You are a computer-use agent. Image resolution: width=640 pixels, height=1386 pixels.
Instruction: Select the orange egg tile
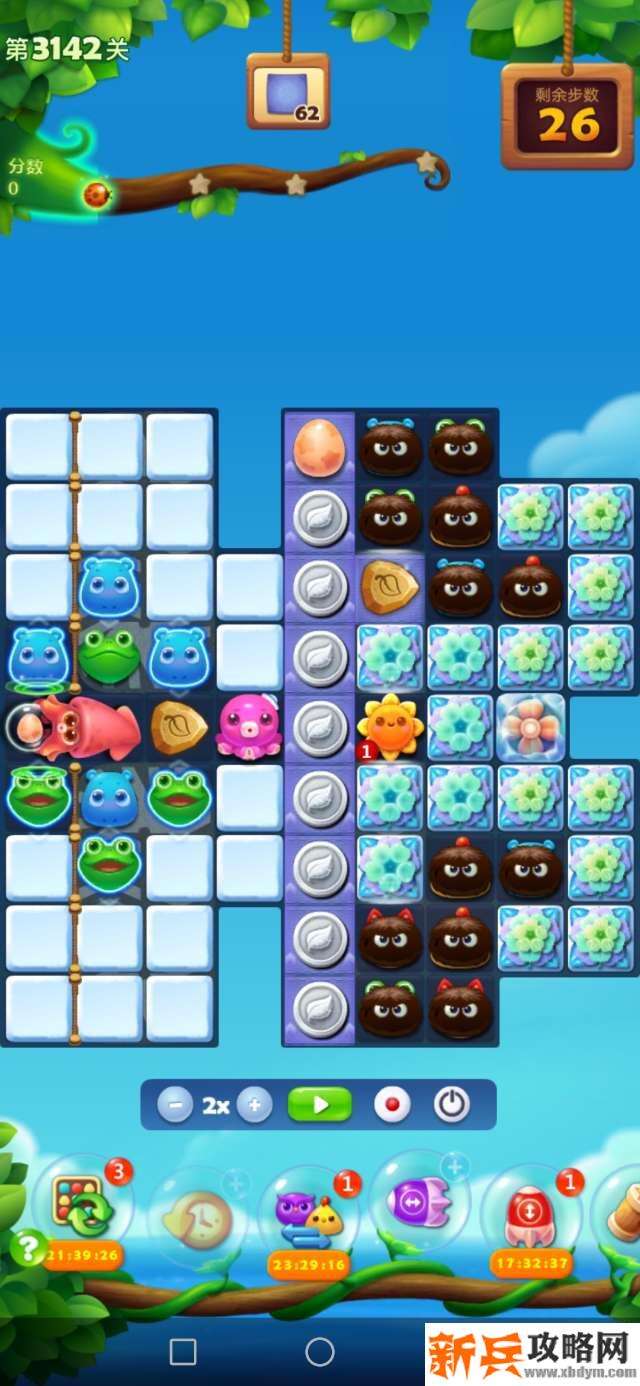tap(319, 447)
